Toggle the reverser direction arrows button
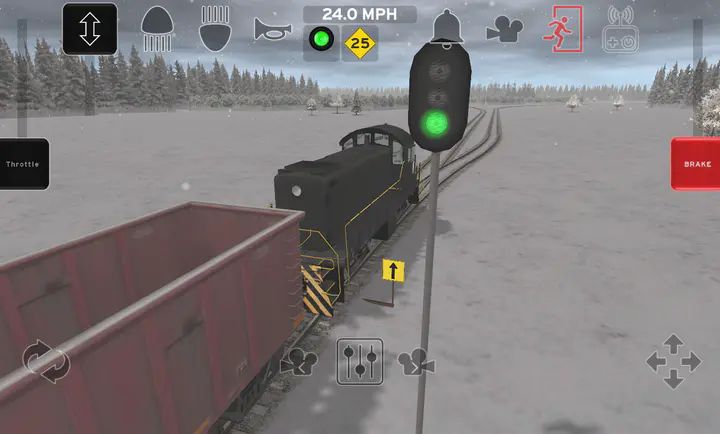720x434 pixels. [90, 28]
